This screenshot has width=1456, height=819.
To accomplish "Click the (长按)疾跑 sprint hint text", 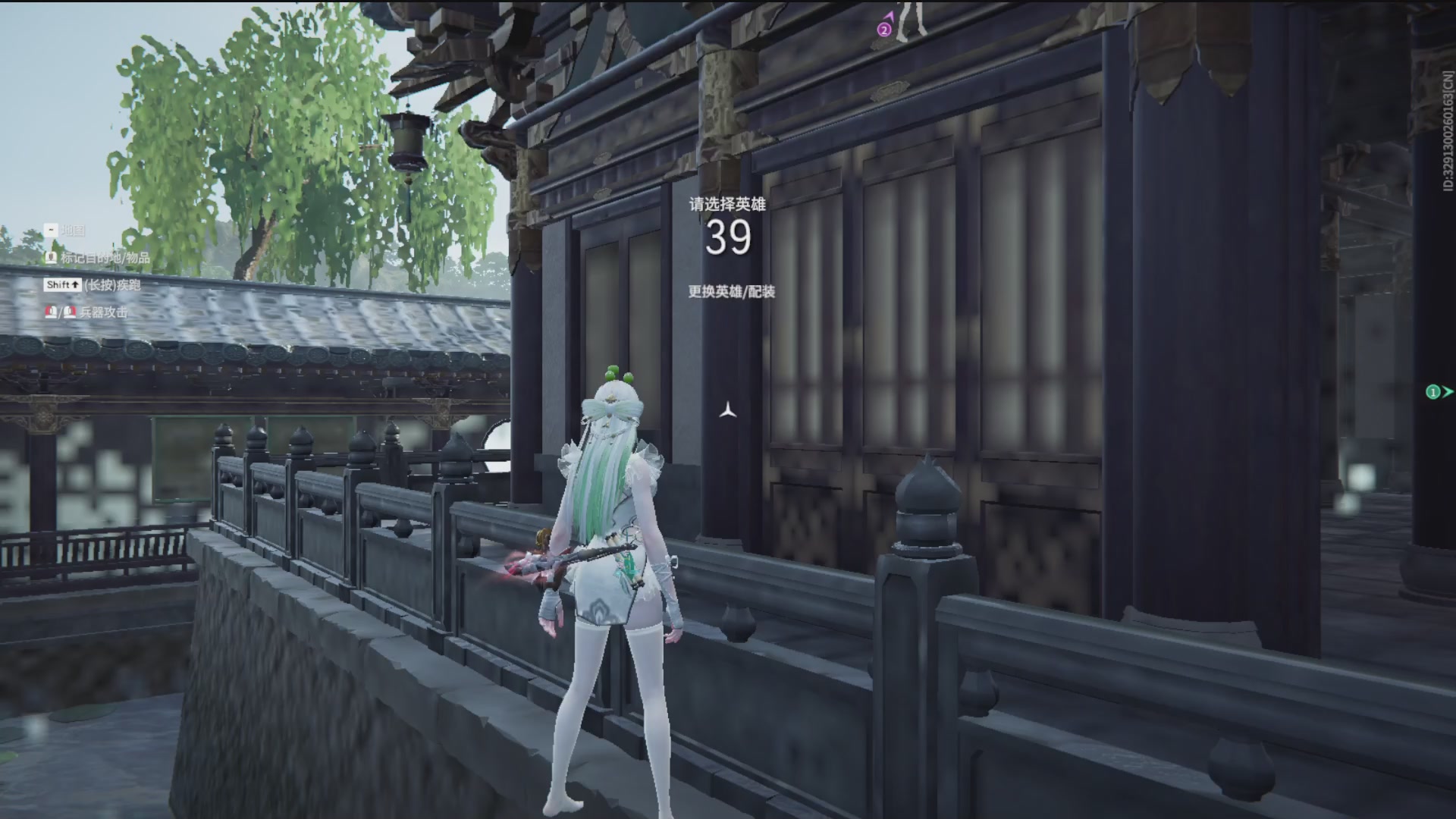I will click(x=114, y=286).
